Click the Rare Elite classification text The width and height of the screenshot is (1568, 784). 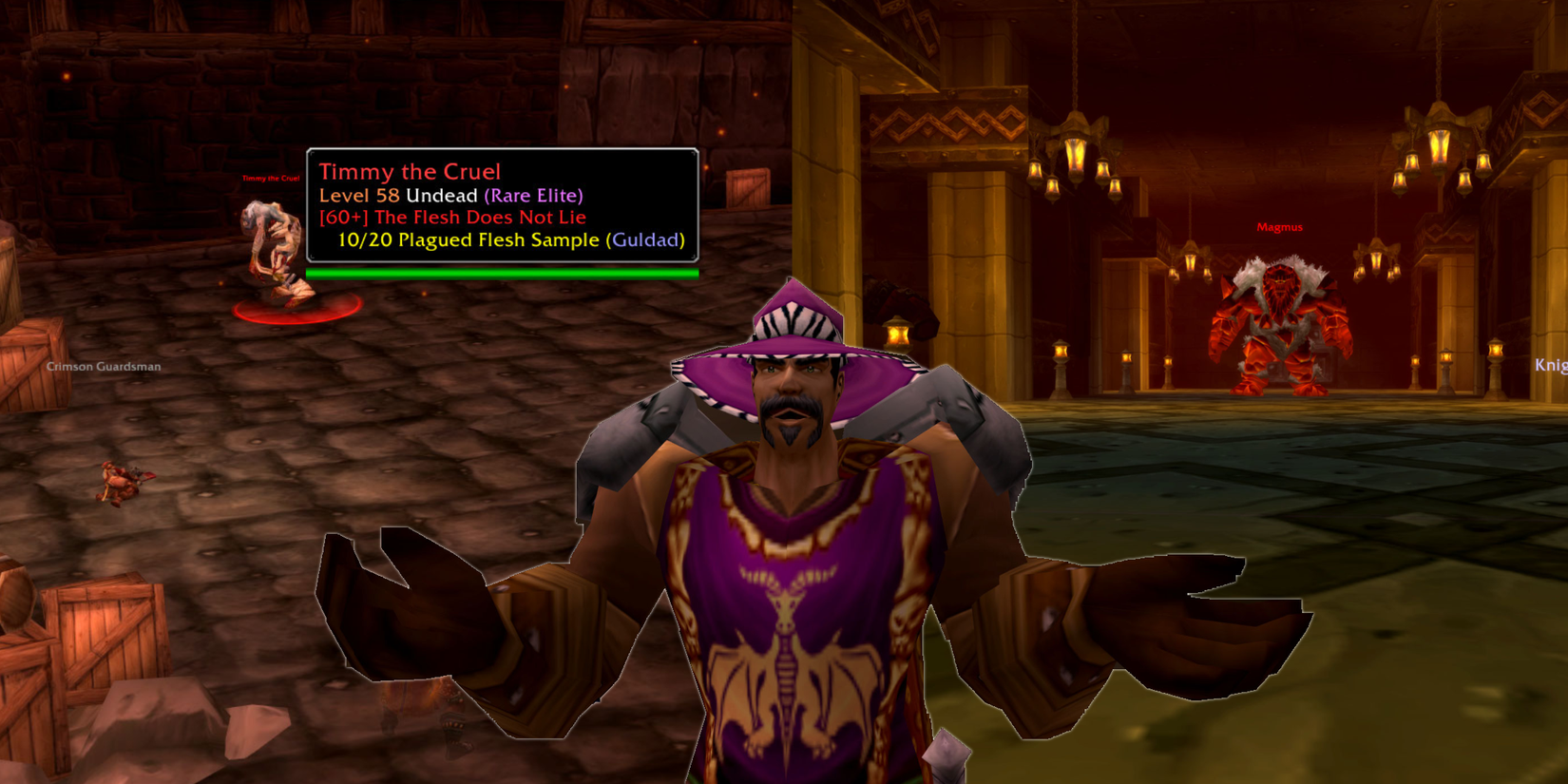tap(534, 195)
